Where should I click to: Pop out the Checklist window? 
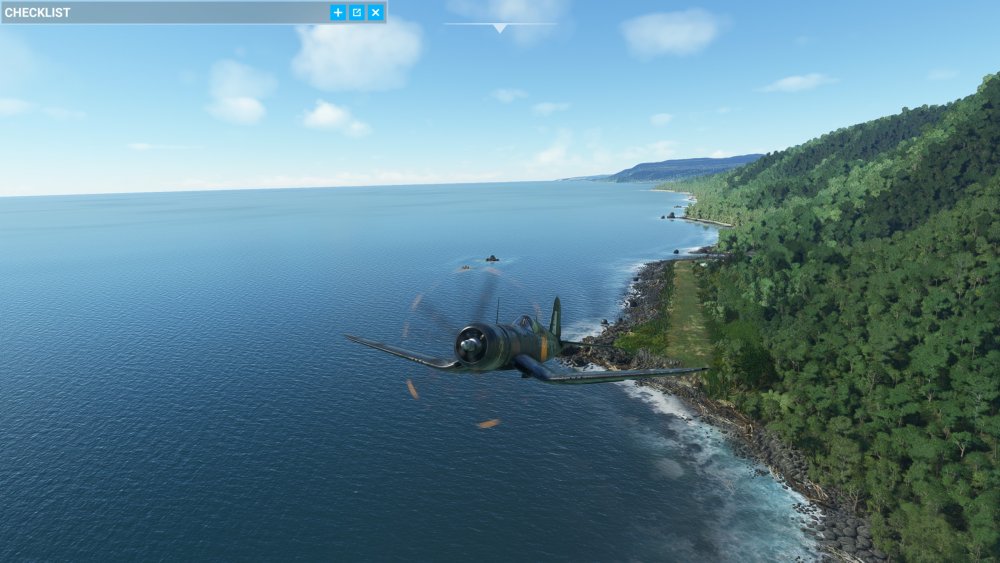(x=357, y=12)
